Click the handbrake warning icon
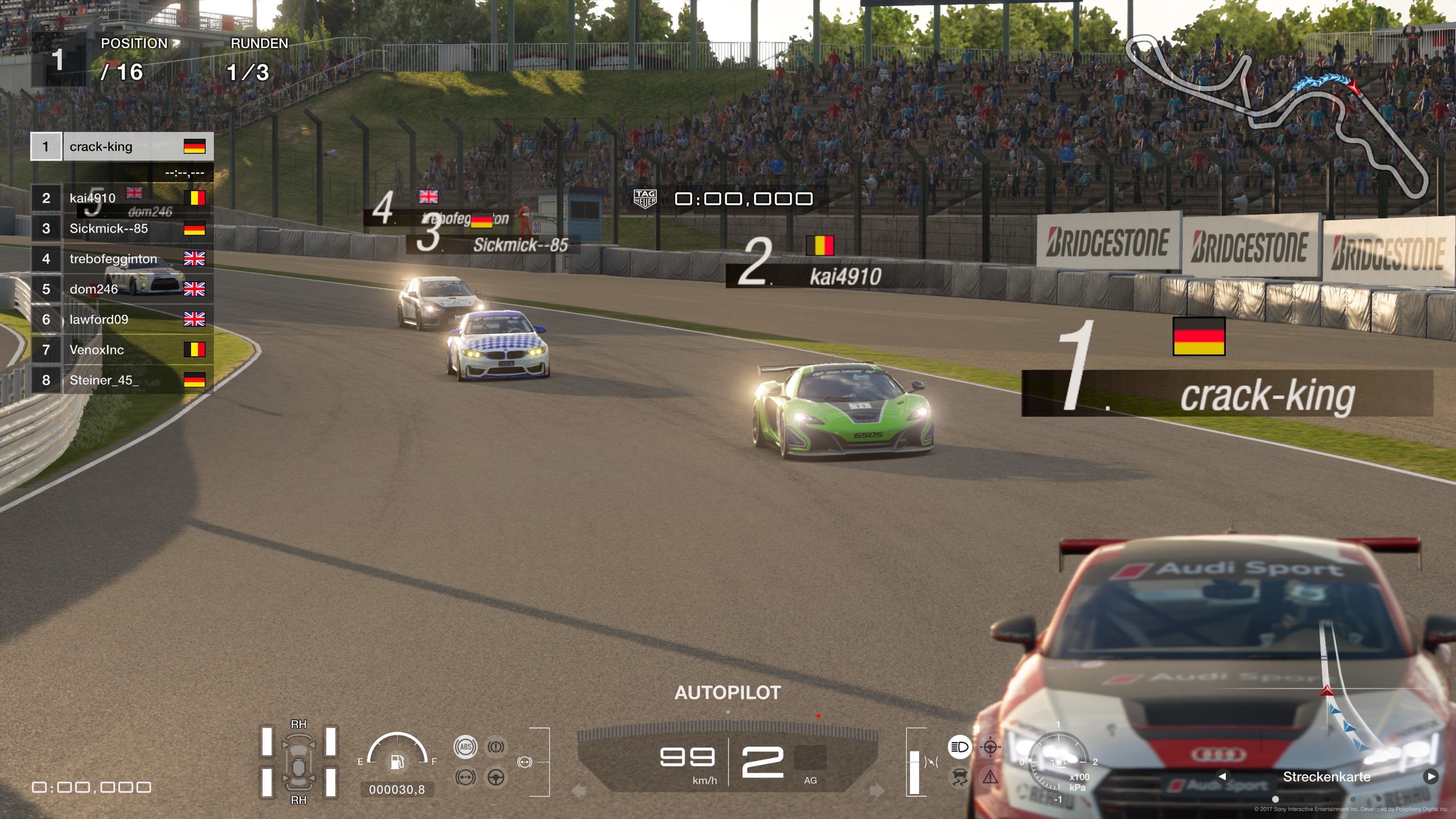The image size is (1456, 819). pos(496,747)
